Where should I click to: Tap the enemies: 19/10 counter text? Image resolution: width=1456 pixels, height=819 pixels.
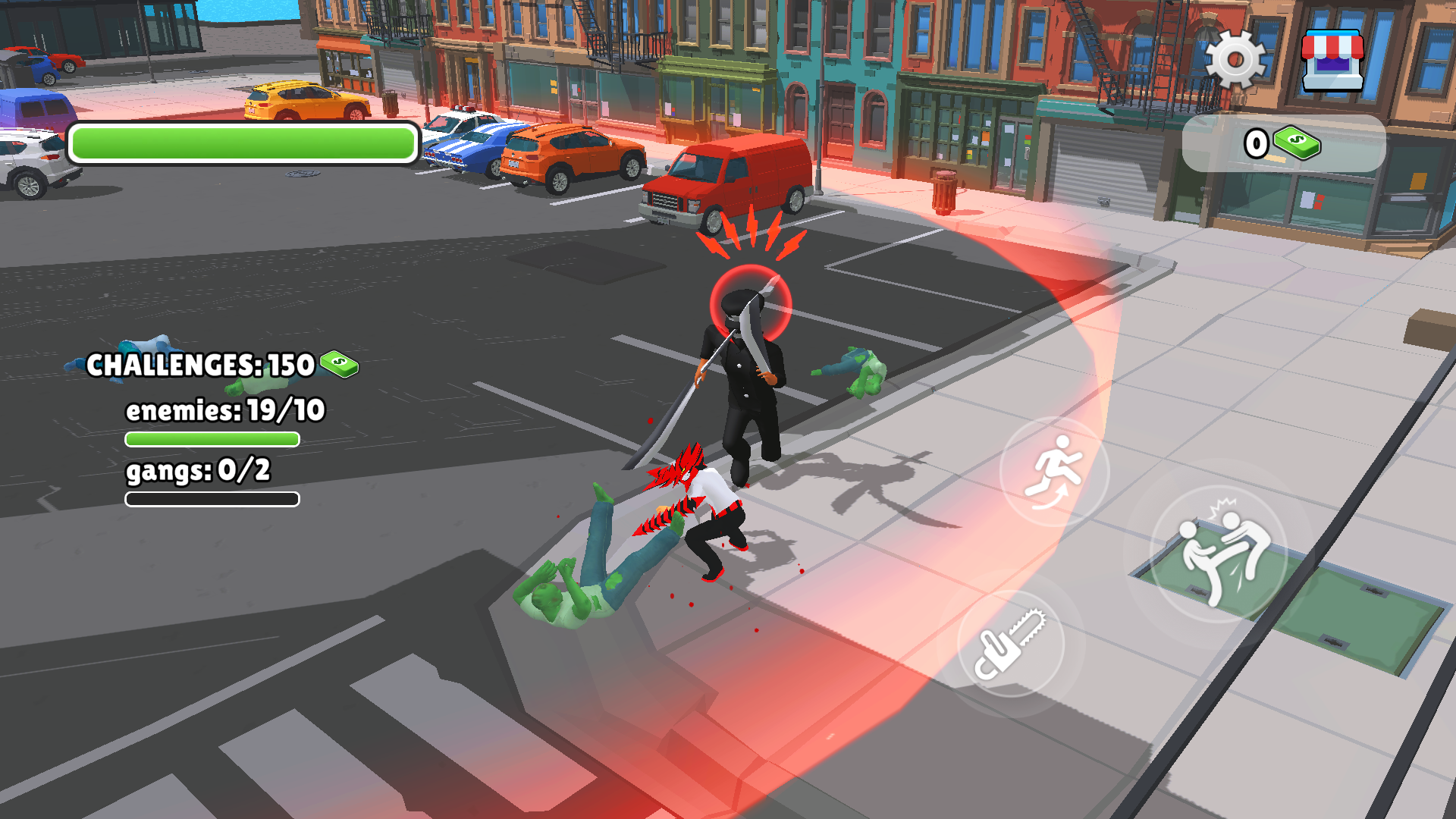[224, 410]
